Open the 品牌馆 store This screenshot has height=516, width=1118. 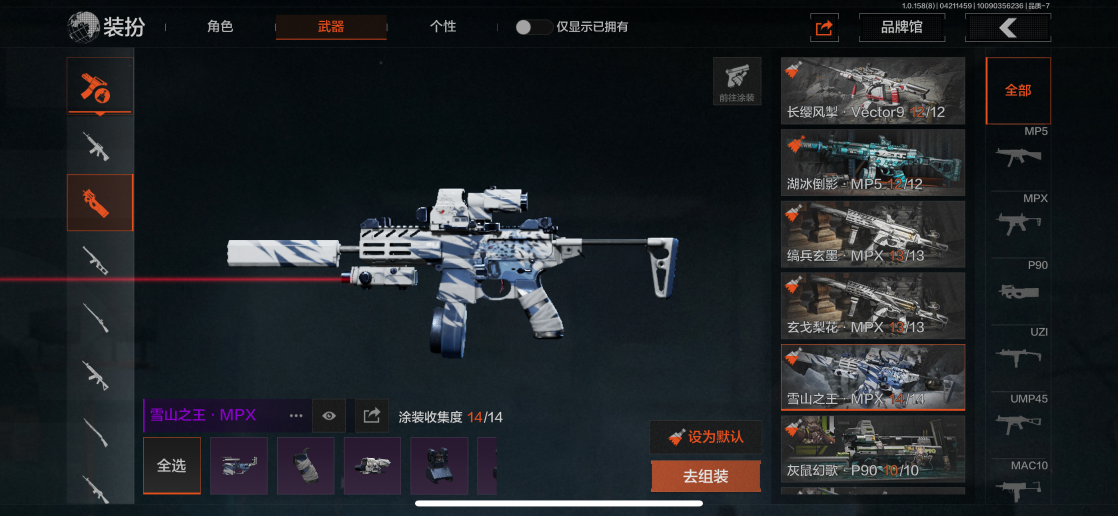[x=901, y=28]
